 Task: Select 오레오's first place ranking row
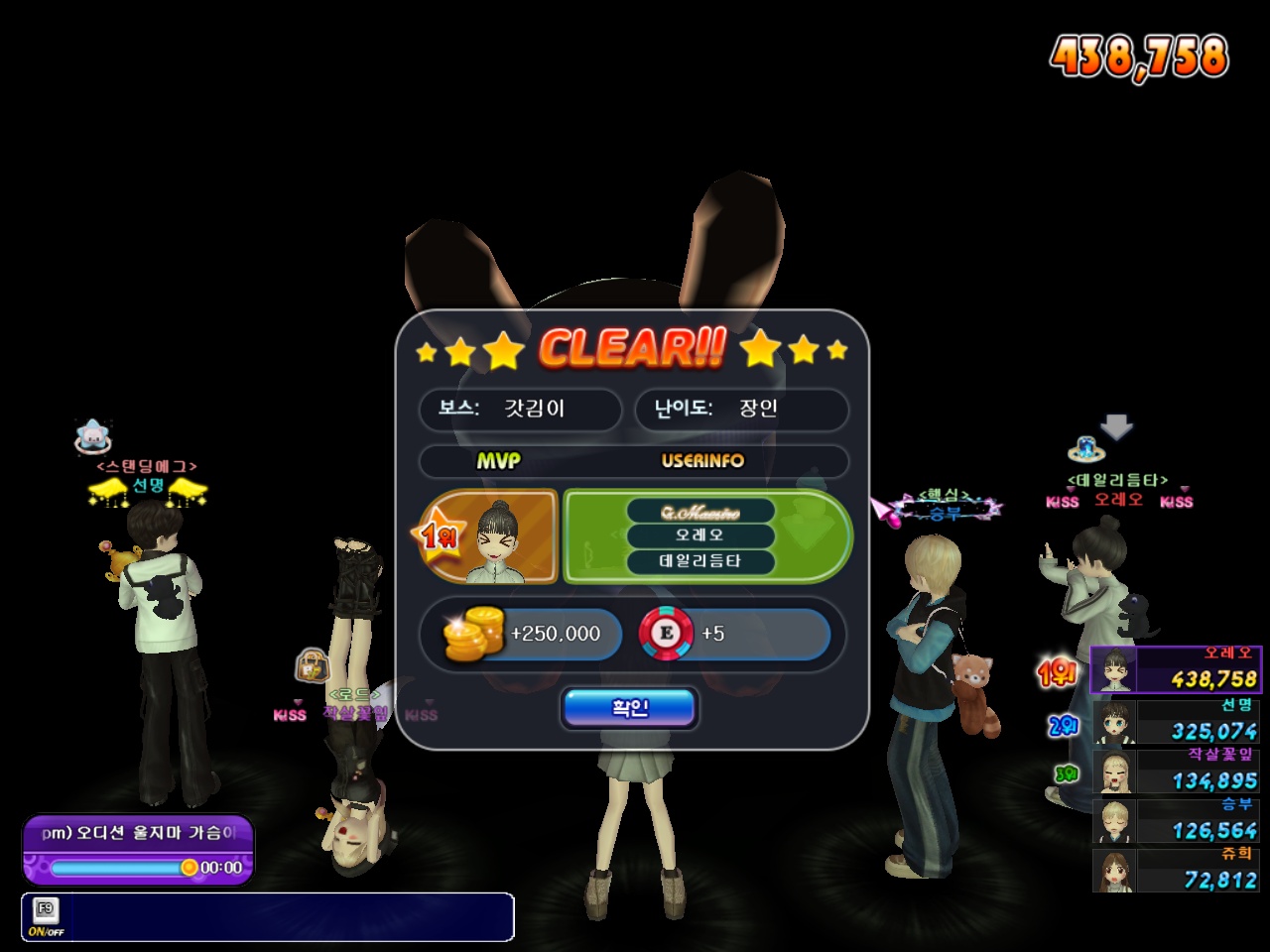[x=1176, y=670]
